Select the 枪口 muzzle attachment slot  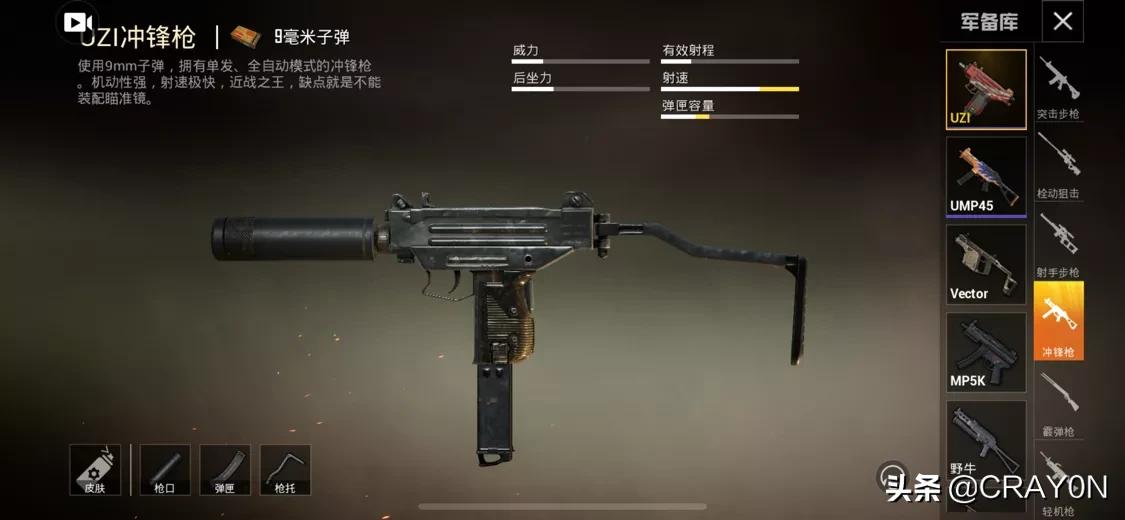pos(165,469)
